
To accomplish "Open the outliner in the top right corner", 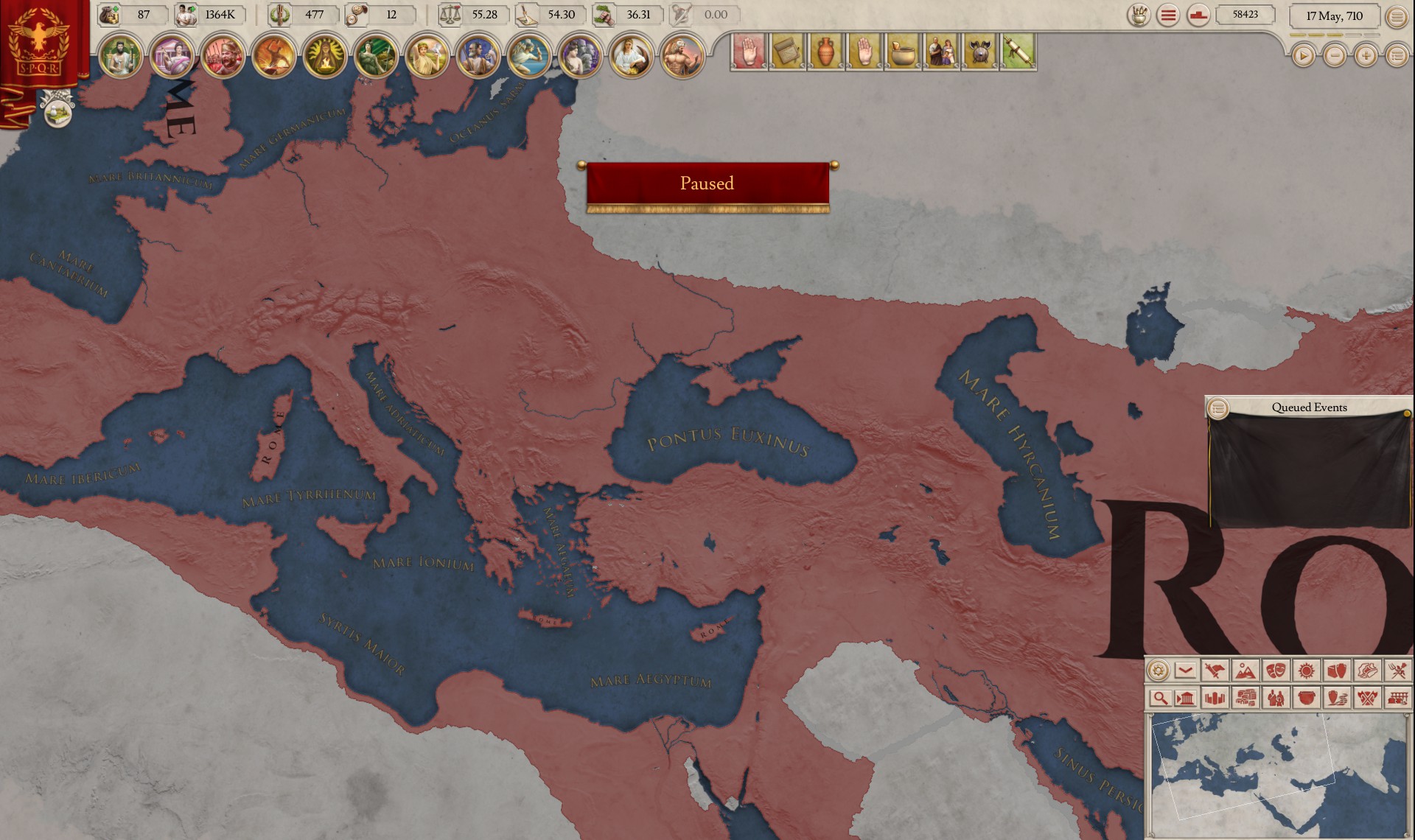I will tap(1398, 15).
